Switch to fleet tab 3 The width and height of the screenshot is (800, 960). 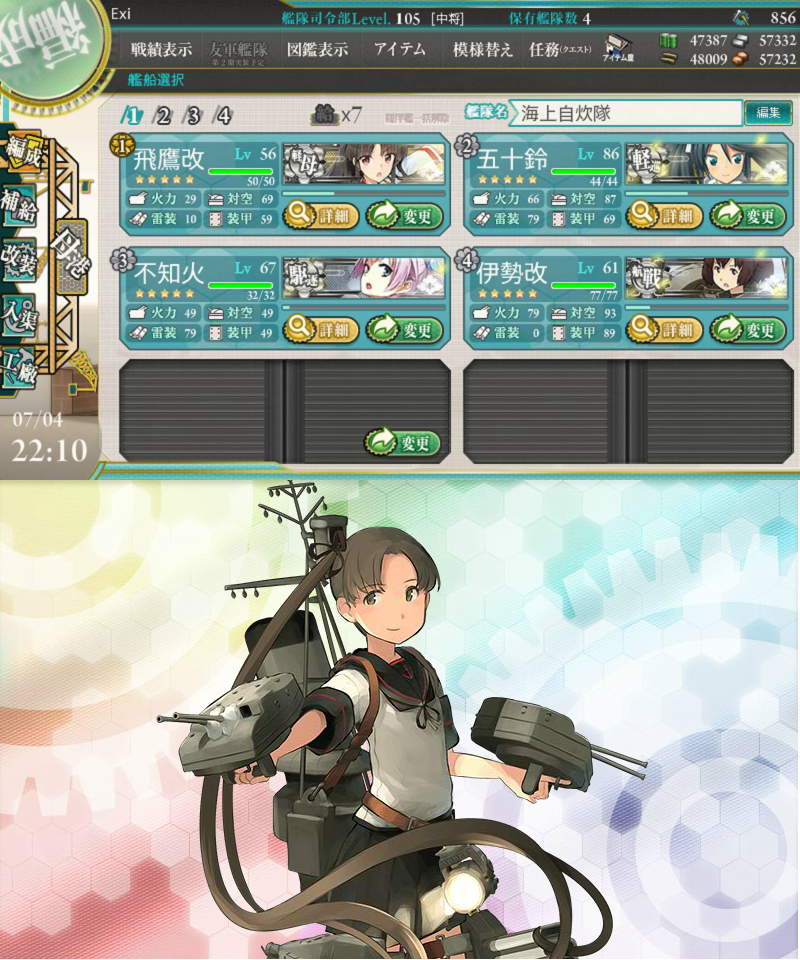point(193,115)
